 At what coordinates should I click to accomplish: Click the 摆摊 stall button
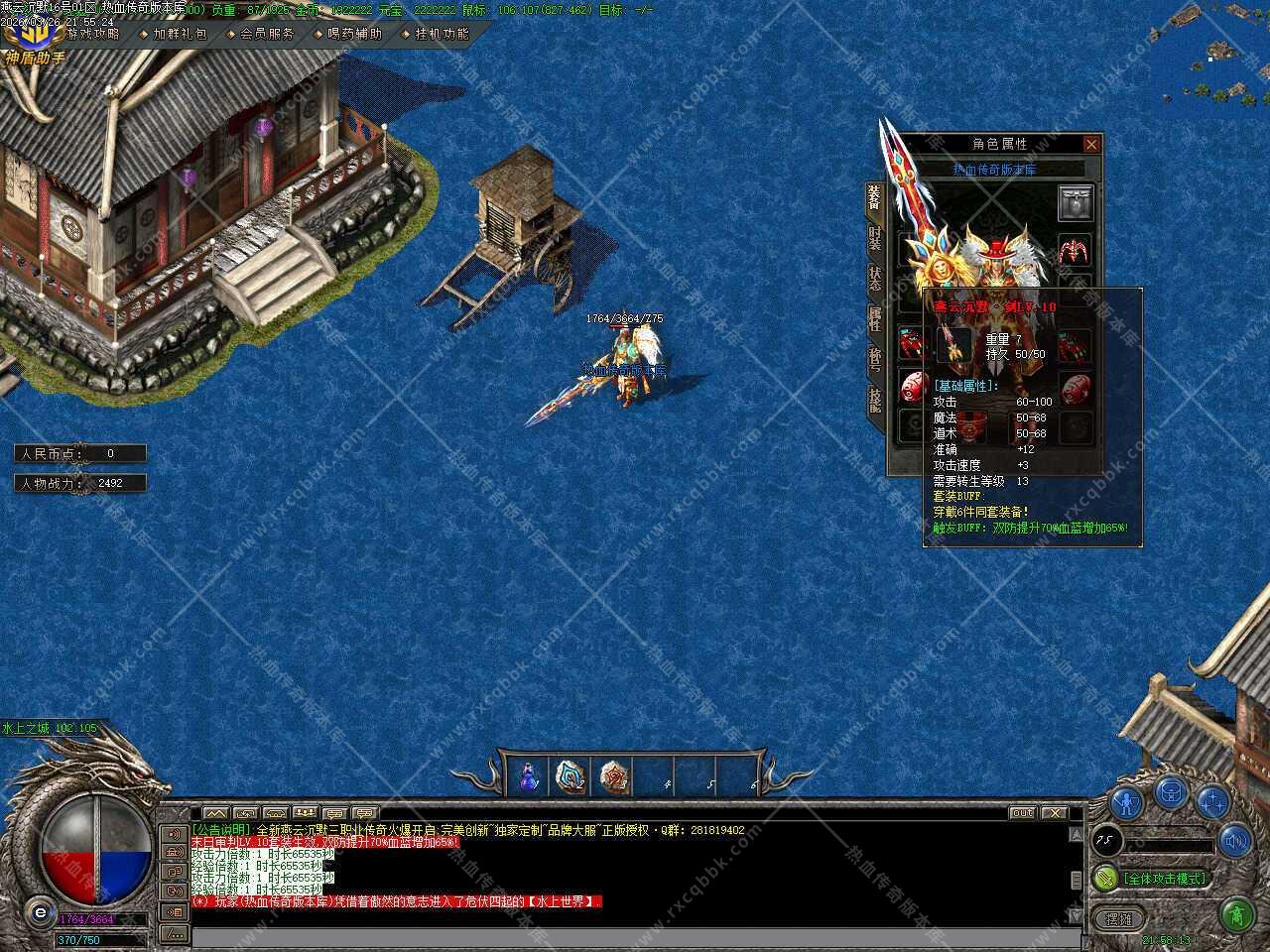pos(1119,919)
